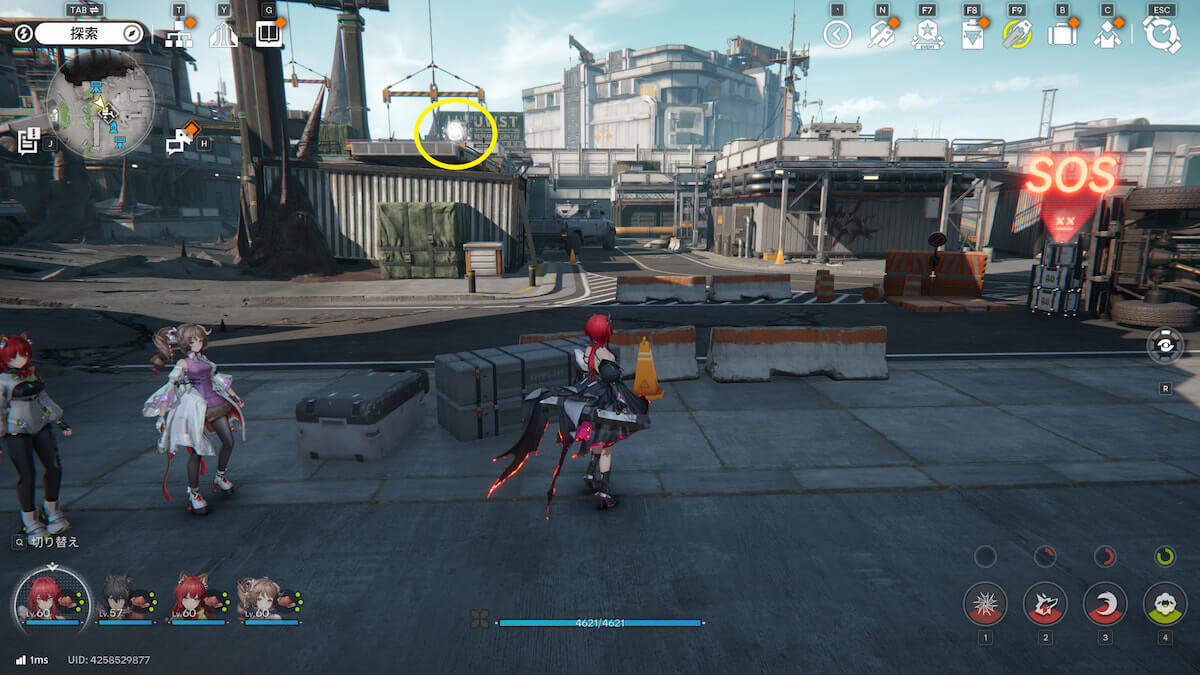Open the clipboard icon with triangle
Screen dimensions: 1200x675
pyautogui.click(x=971, y=36)
